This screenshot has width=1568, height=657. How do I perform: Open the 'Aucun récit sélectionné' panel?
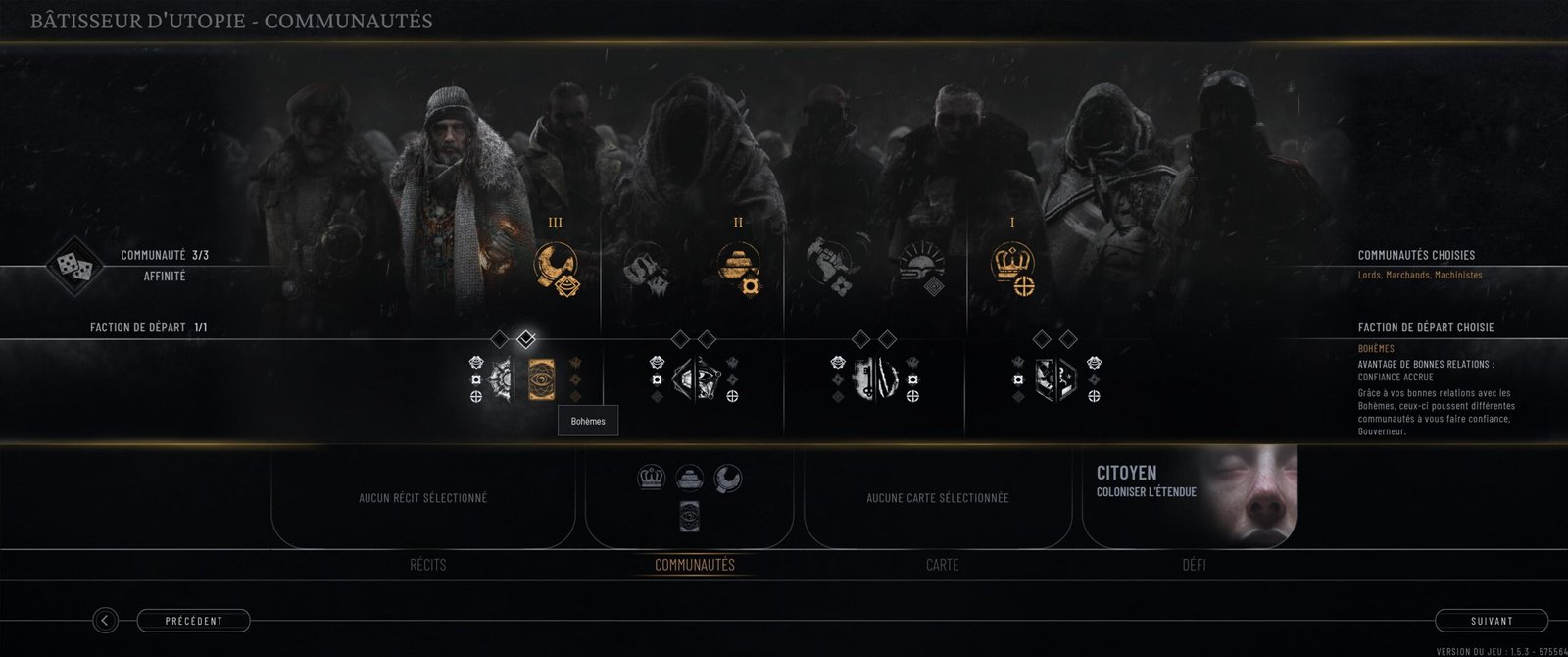[x=422, y=498]
